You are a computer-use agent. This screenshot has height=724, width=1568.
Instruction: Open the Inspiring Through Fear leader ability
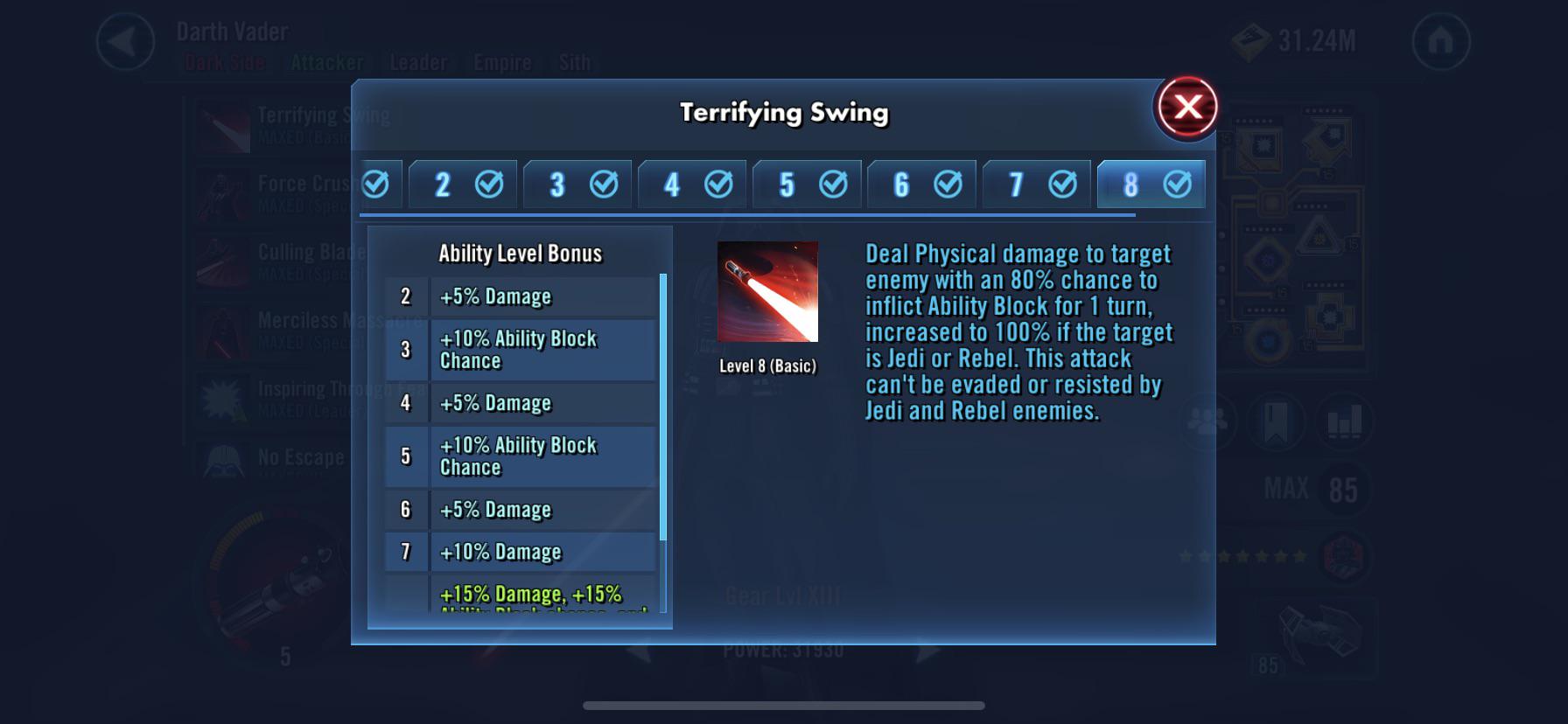click(x=224, y=398)
